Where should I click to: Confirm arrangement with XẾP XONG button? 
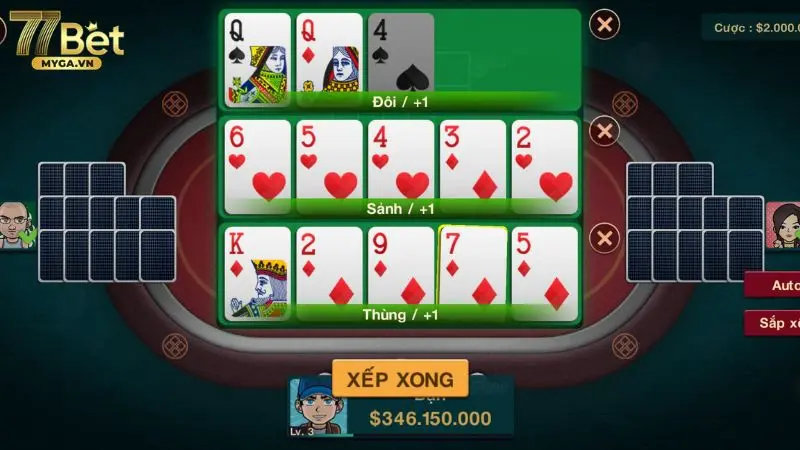point(400,379)
